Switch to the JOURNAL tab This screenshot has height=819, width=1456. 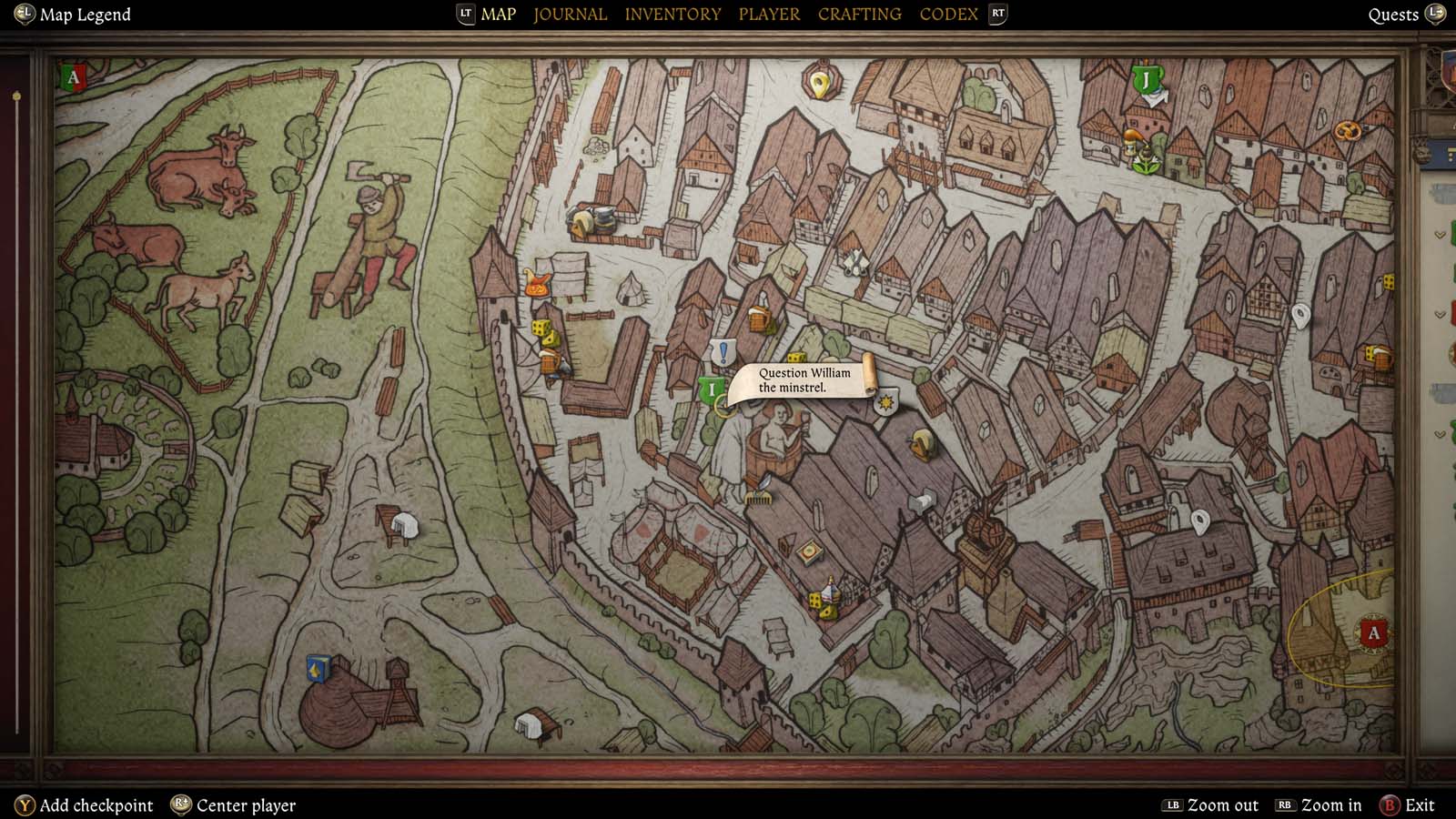tap(570, 14)
